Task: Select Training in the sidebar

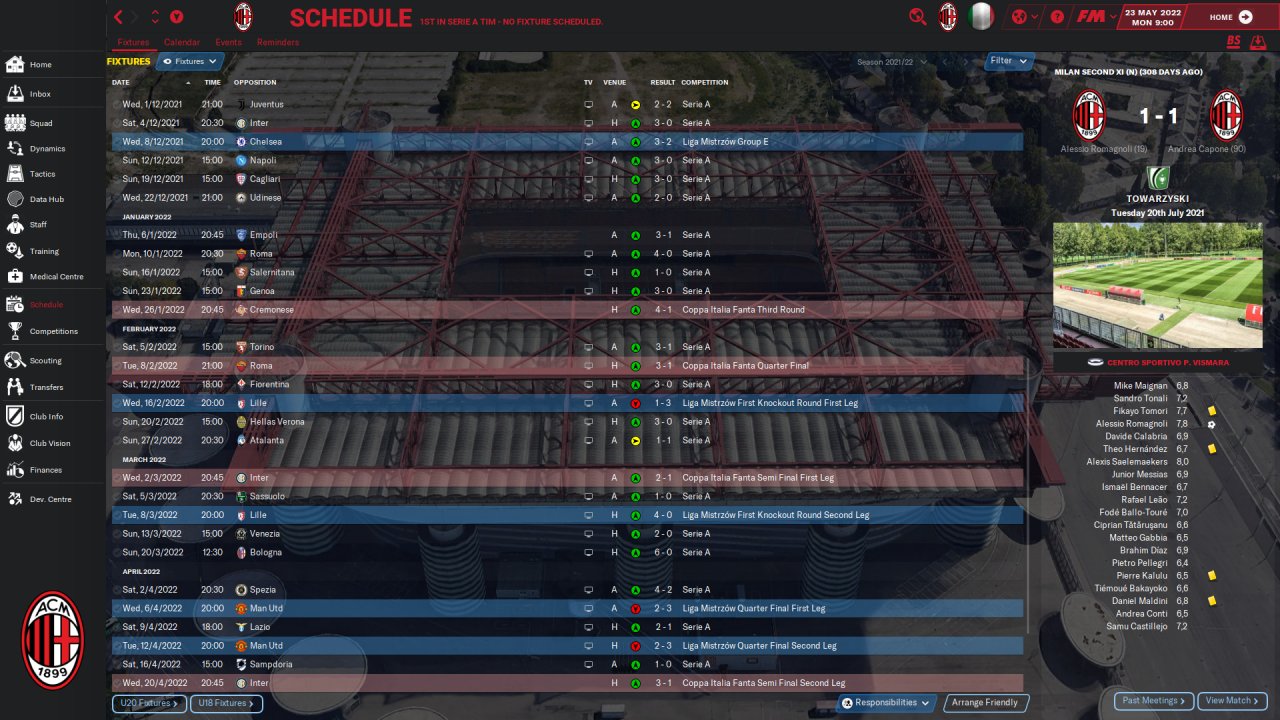Action: point(44,251)
